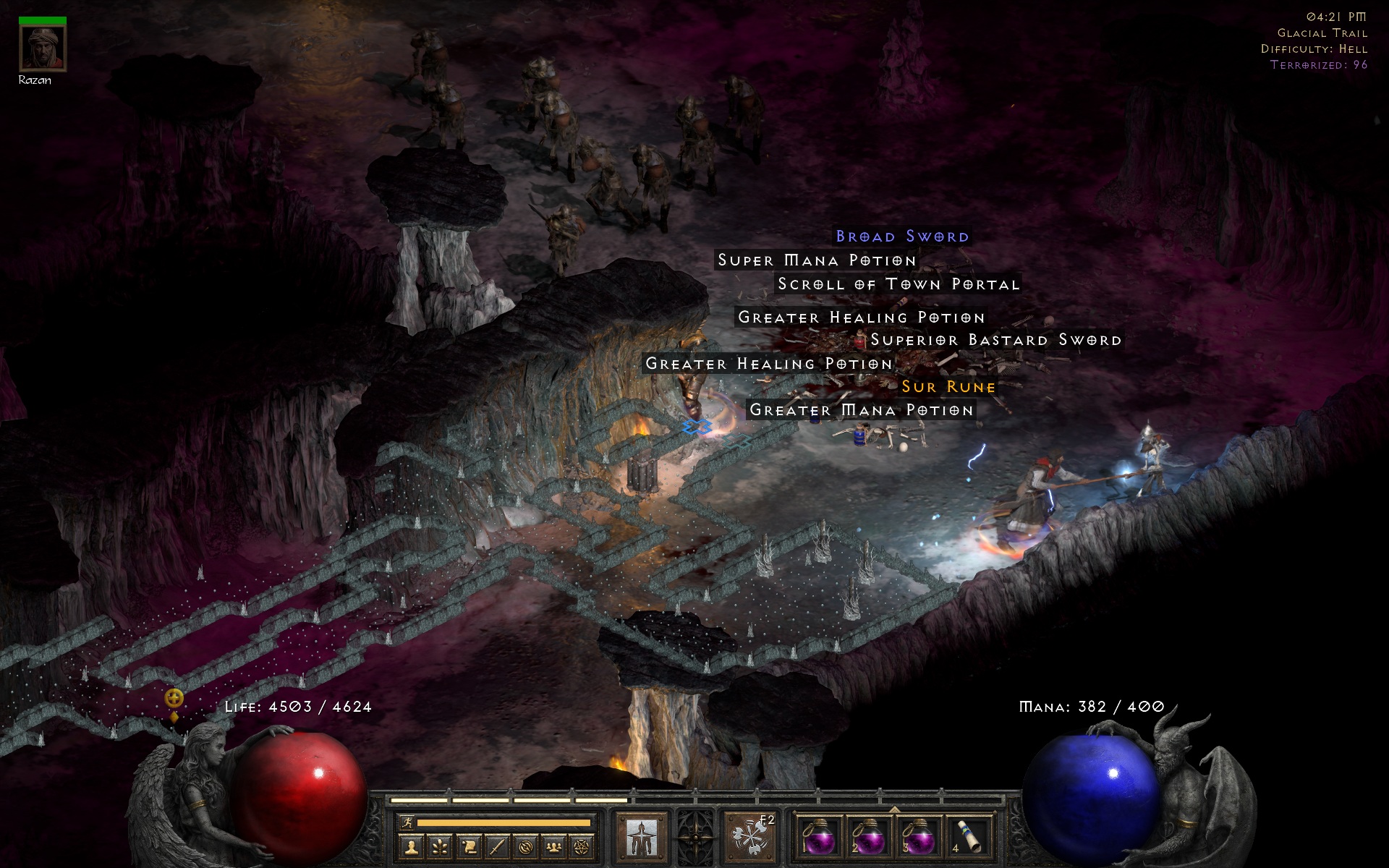The image size is (1389, 868).
Task: Select the crossed-axes skill marked F2
Action: click(x=749, y=838)
